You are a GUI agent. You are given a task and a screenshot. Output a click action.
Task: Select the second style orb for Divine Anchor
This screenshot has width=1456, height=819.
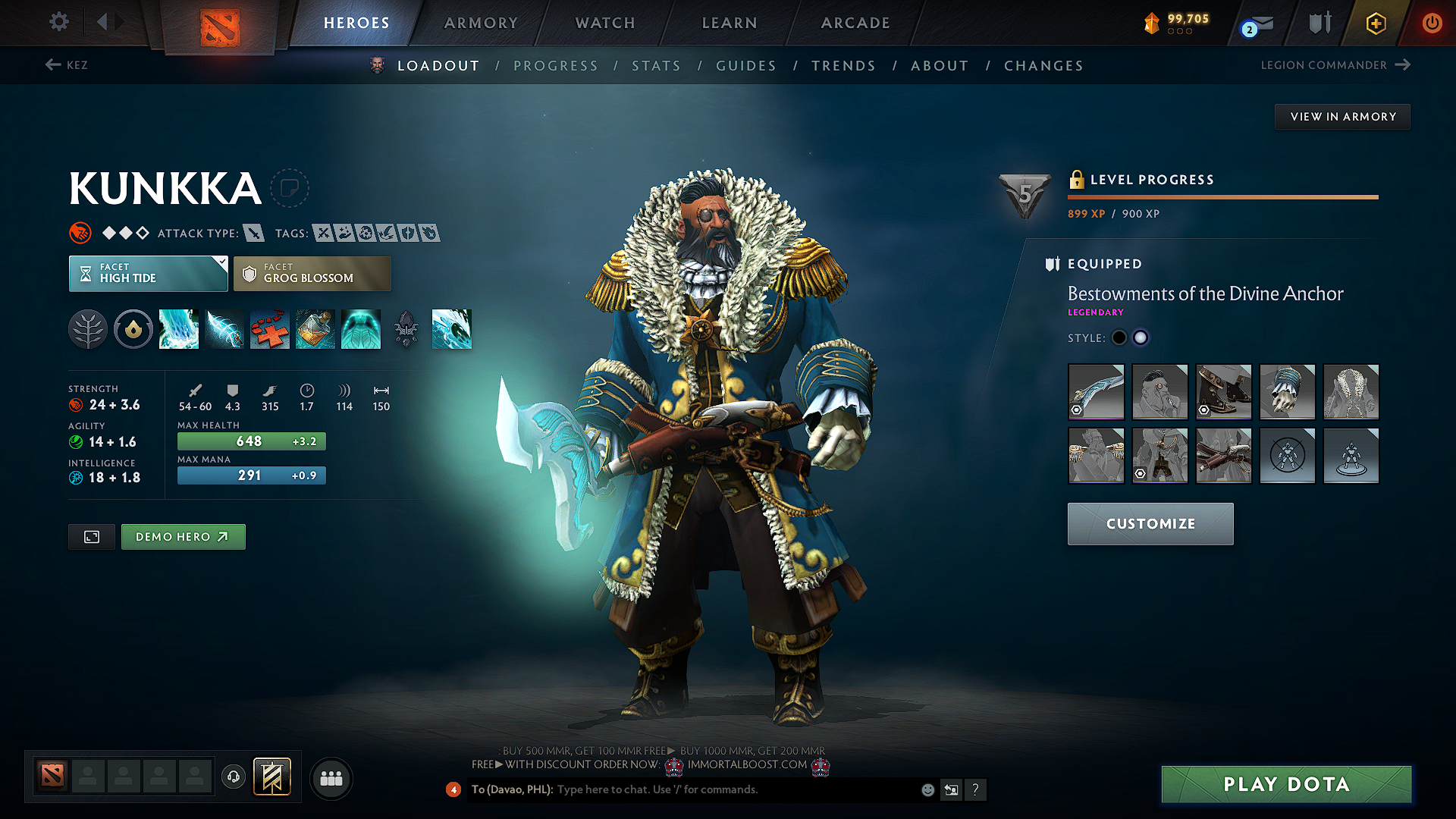(x=1141, y=337)
